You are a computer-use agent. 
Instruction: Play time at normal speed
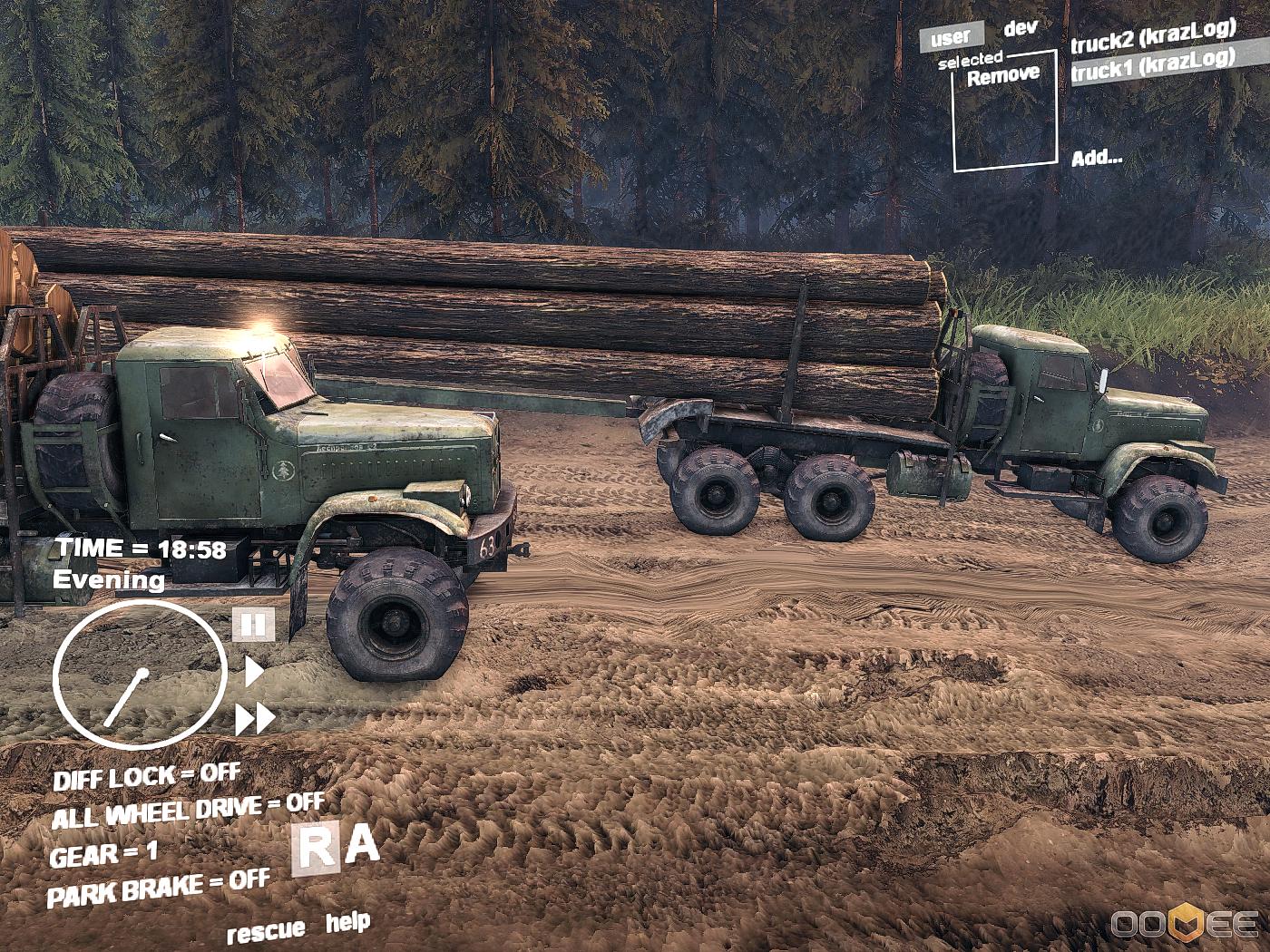tap(254, 672)
